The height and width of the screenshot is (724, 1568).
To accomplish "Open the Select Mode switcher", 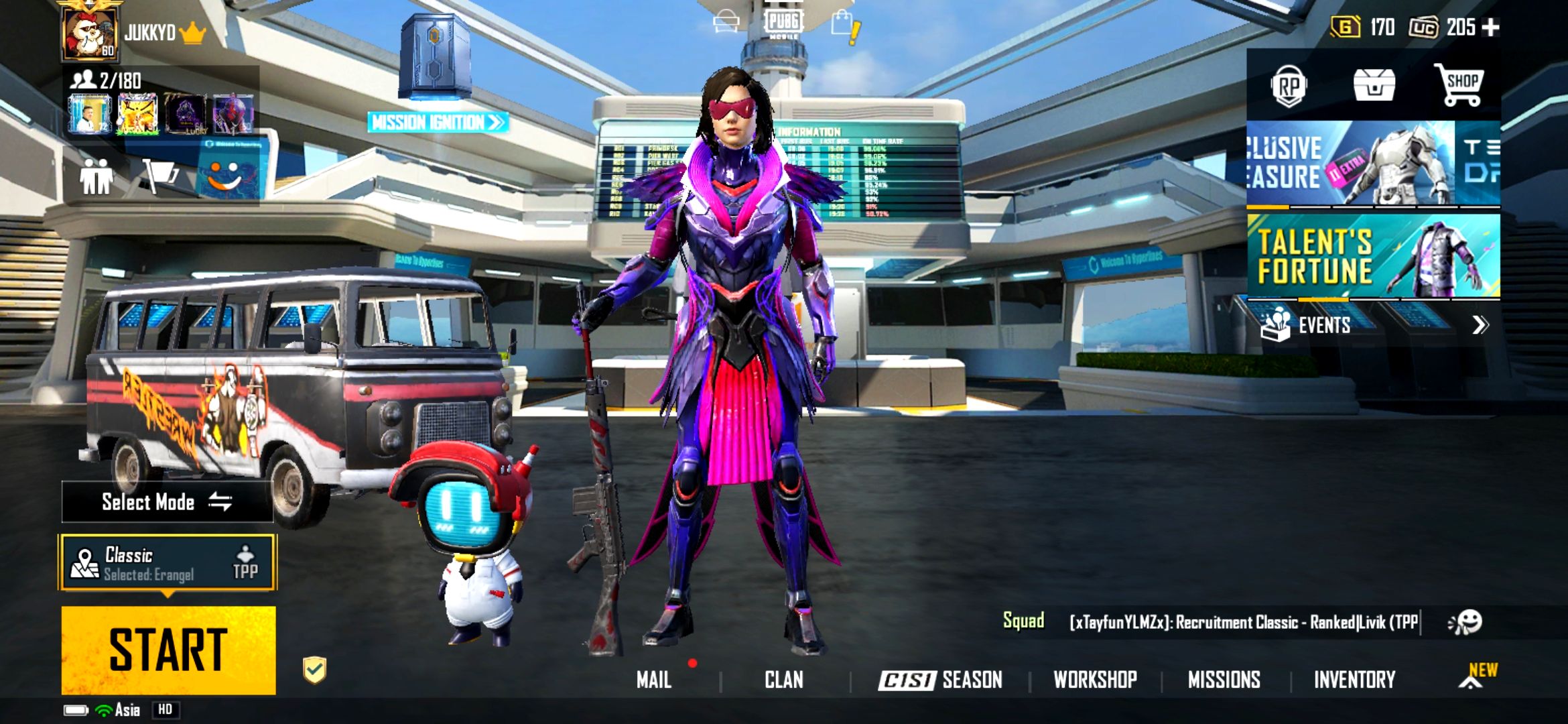I will (x=167, y=501).
